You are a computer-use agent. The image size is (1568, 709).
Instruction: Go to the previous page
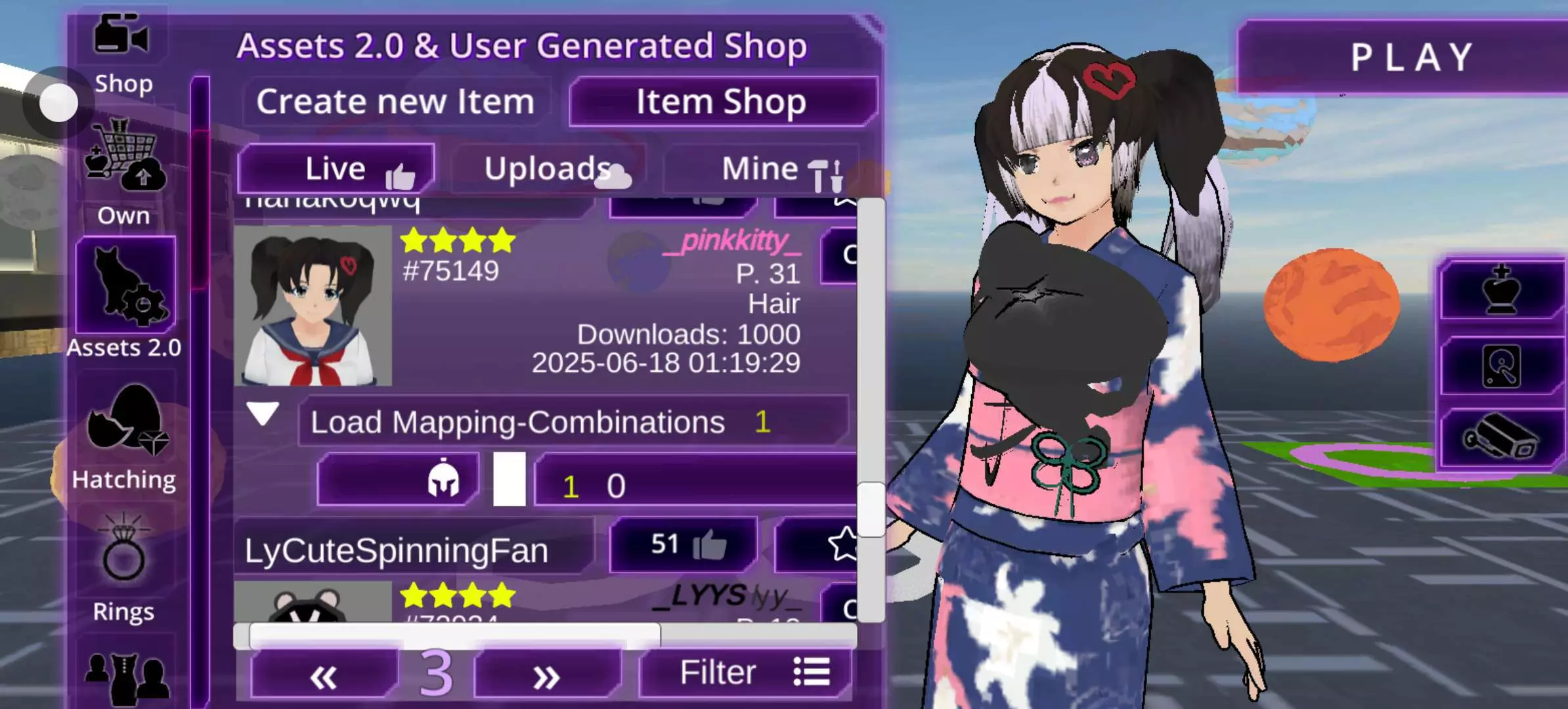coord(323,675)
